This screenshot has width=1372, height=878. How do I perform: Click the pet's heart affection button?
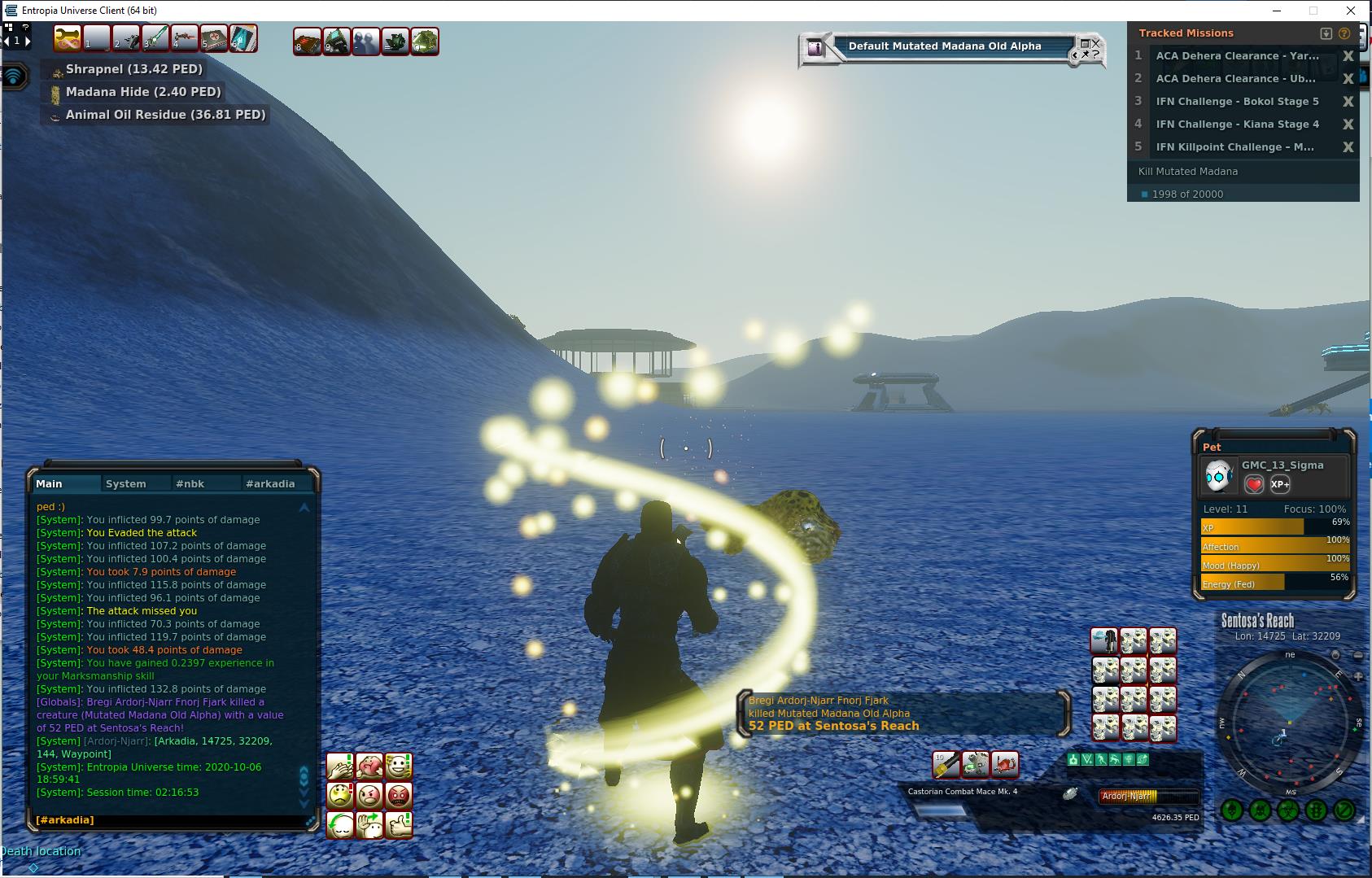pyautogui.click(x=1254, y=485)
